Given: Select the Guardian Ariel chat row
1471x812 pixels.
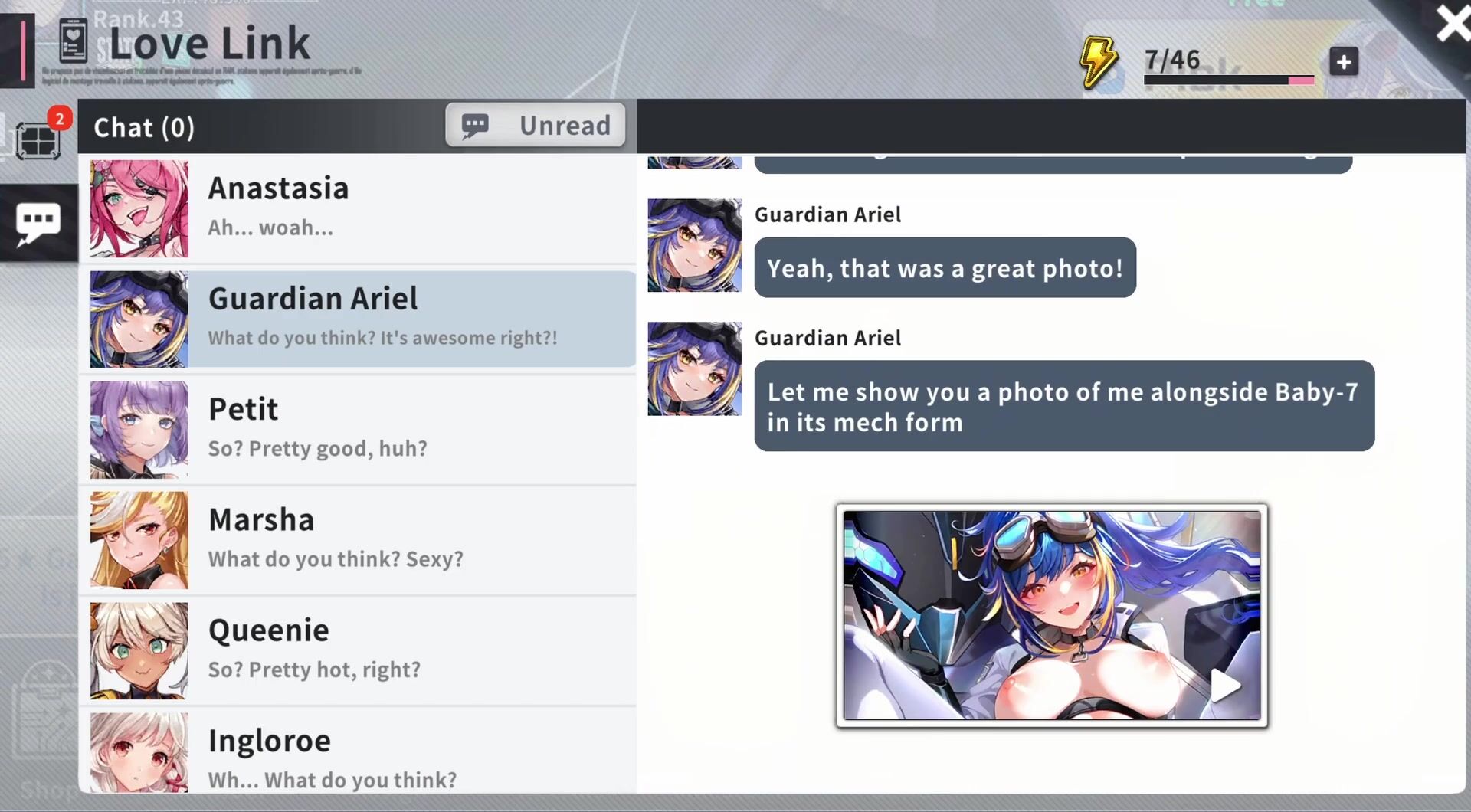Looking at the screenshot, I should click(360, 319).
